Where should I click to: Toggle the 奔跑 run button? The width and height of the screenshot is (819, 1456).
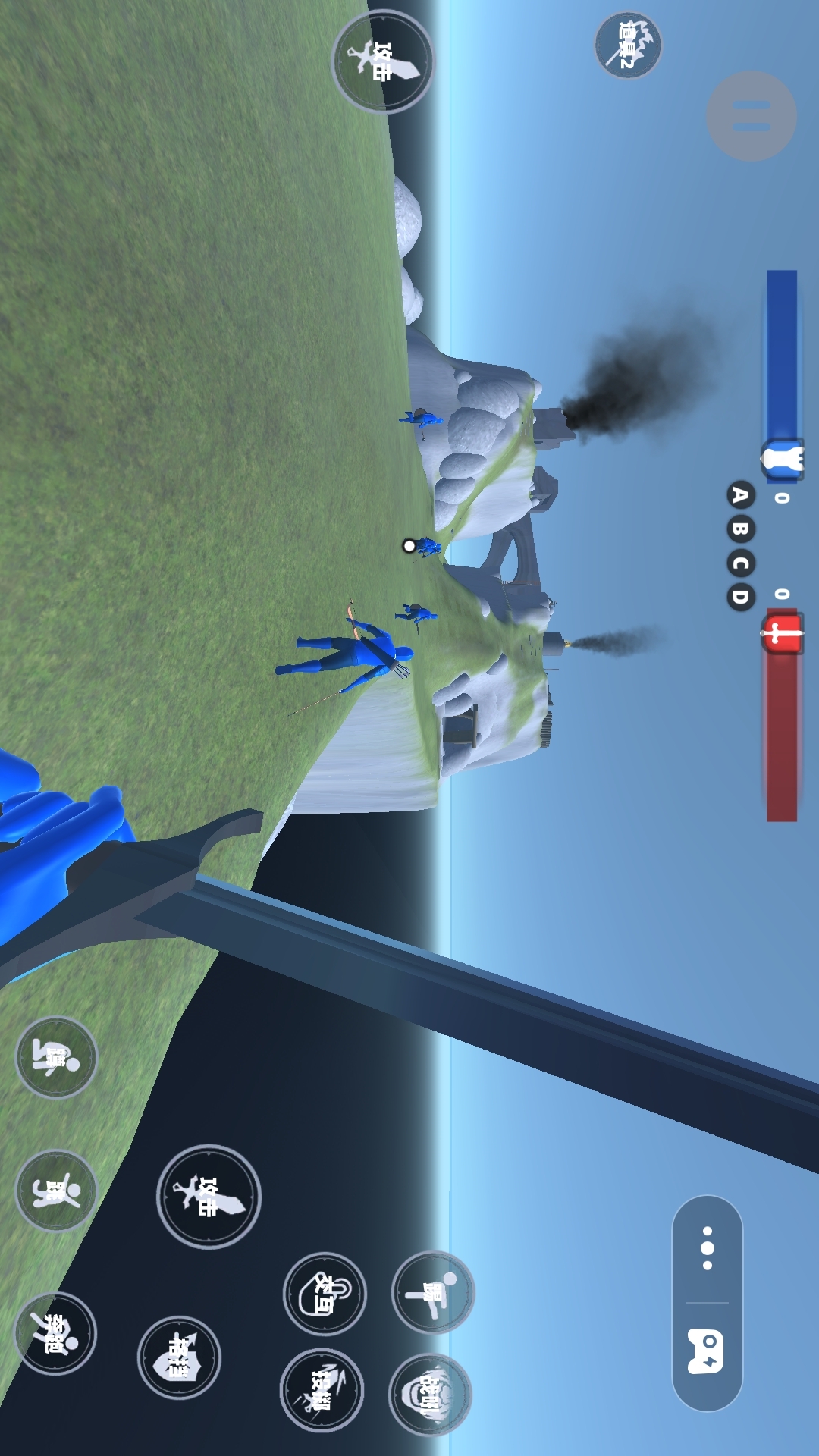(x=56, y=1333)
